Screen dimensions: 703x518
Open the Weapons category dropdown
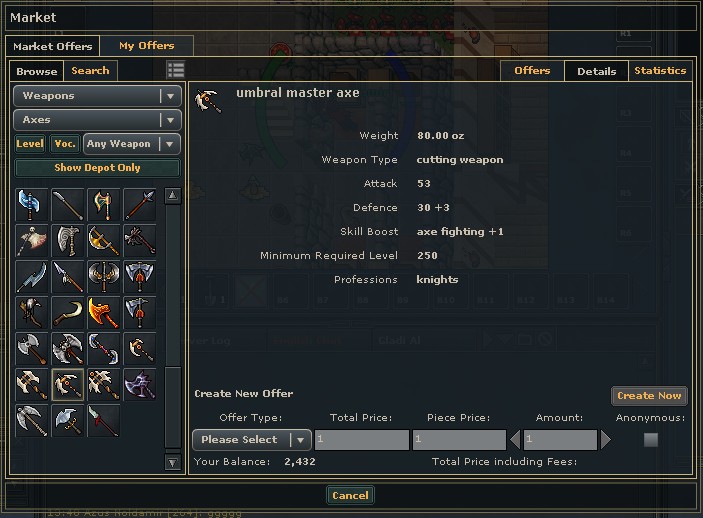coord(97,96)
